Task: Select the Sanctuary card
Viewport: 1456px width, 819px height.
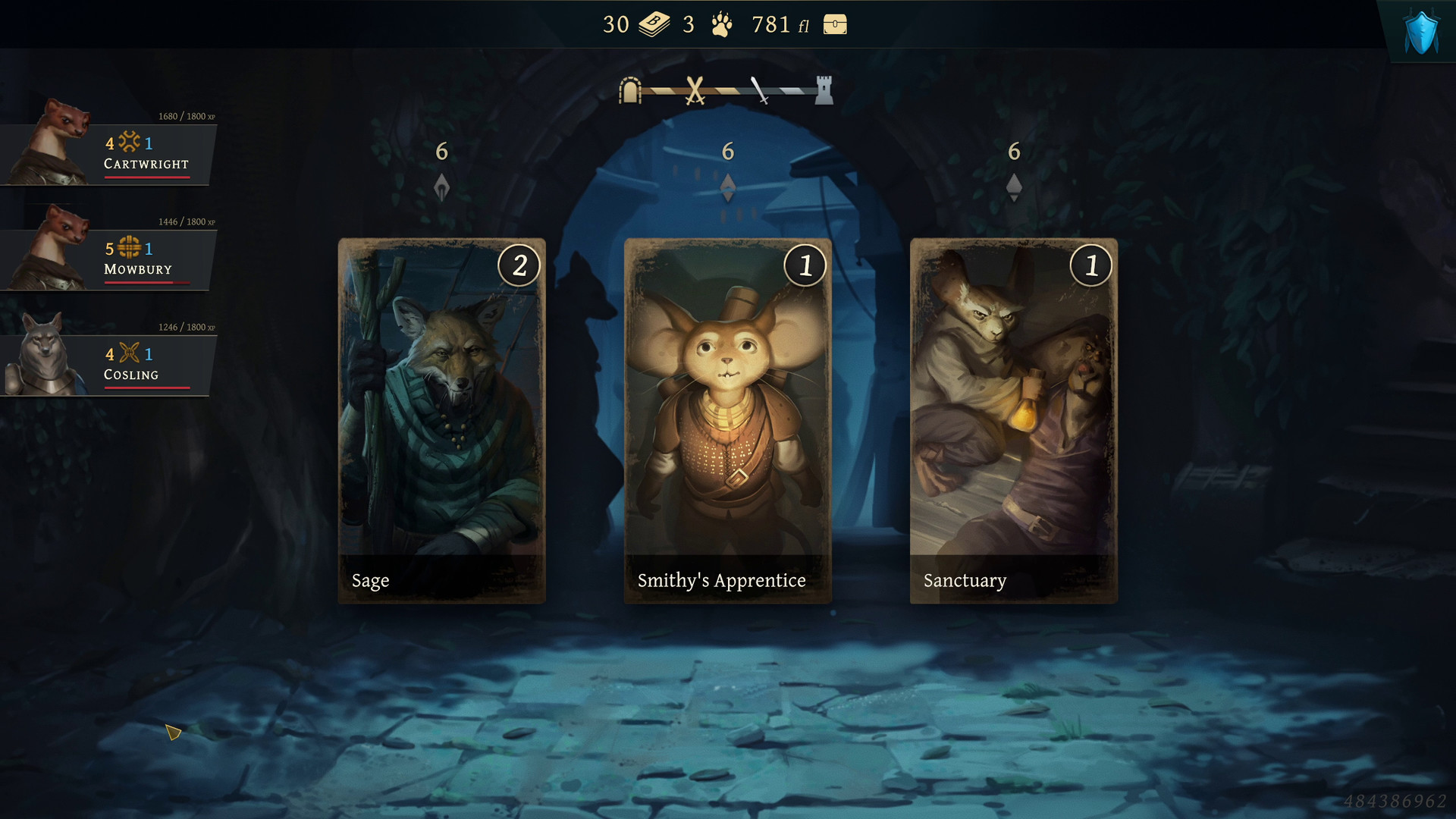Action: pos(1012,421)
